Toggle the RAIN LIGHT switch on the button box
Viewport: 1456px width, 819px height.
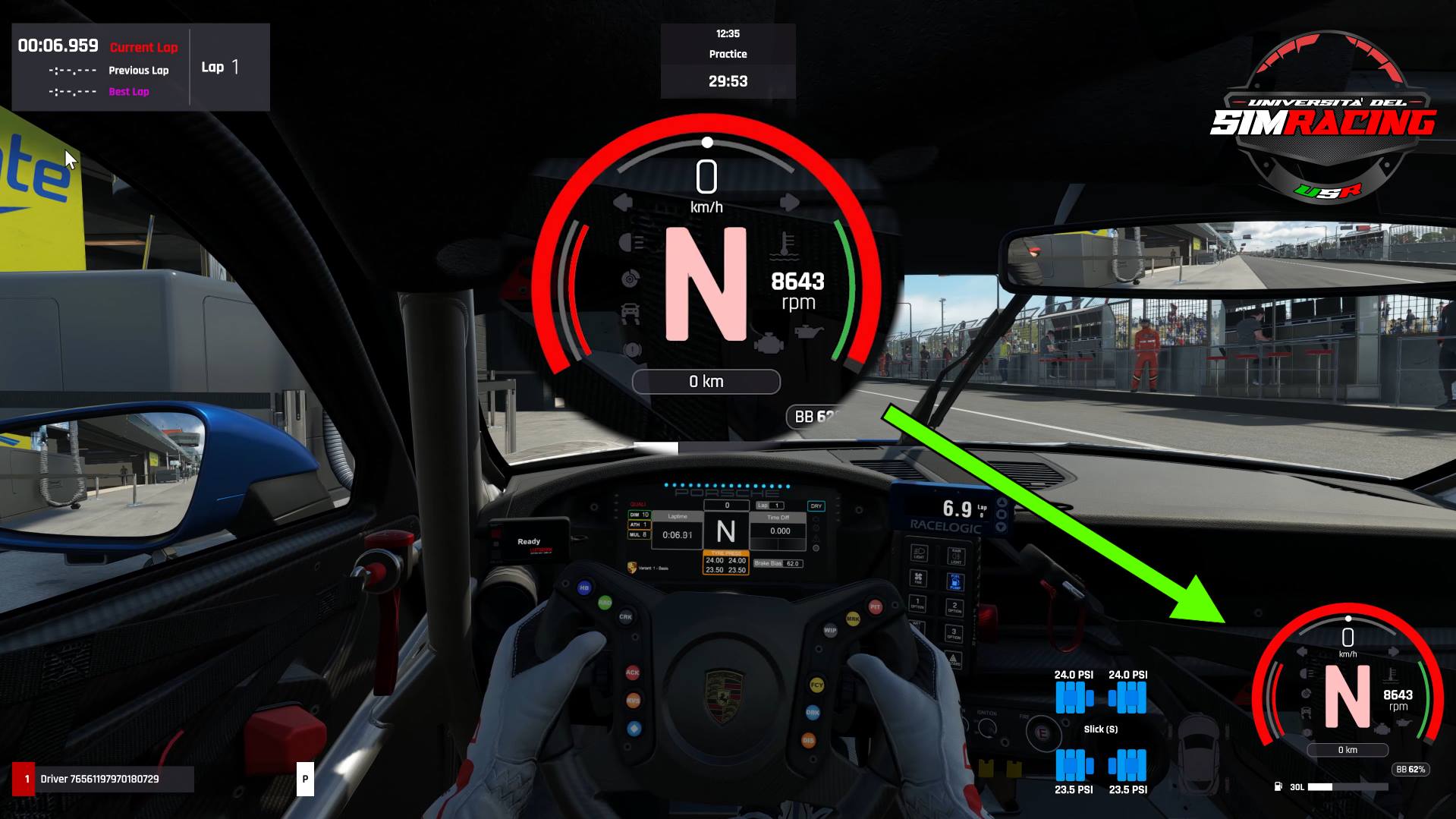pyautogui.click(x=956, y=556)
